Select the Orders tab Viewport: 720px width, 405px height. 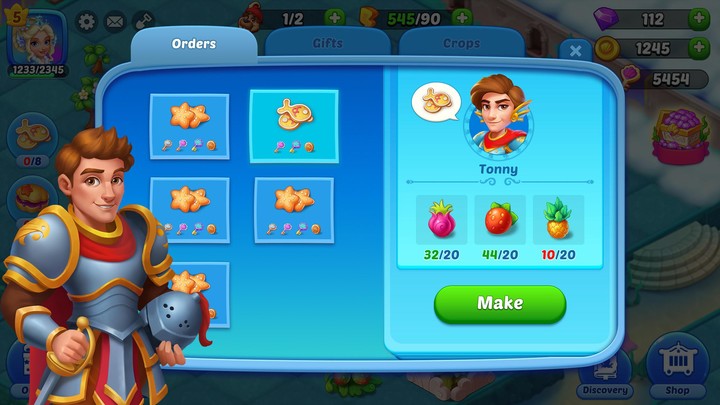[x=194, y=44]
